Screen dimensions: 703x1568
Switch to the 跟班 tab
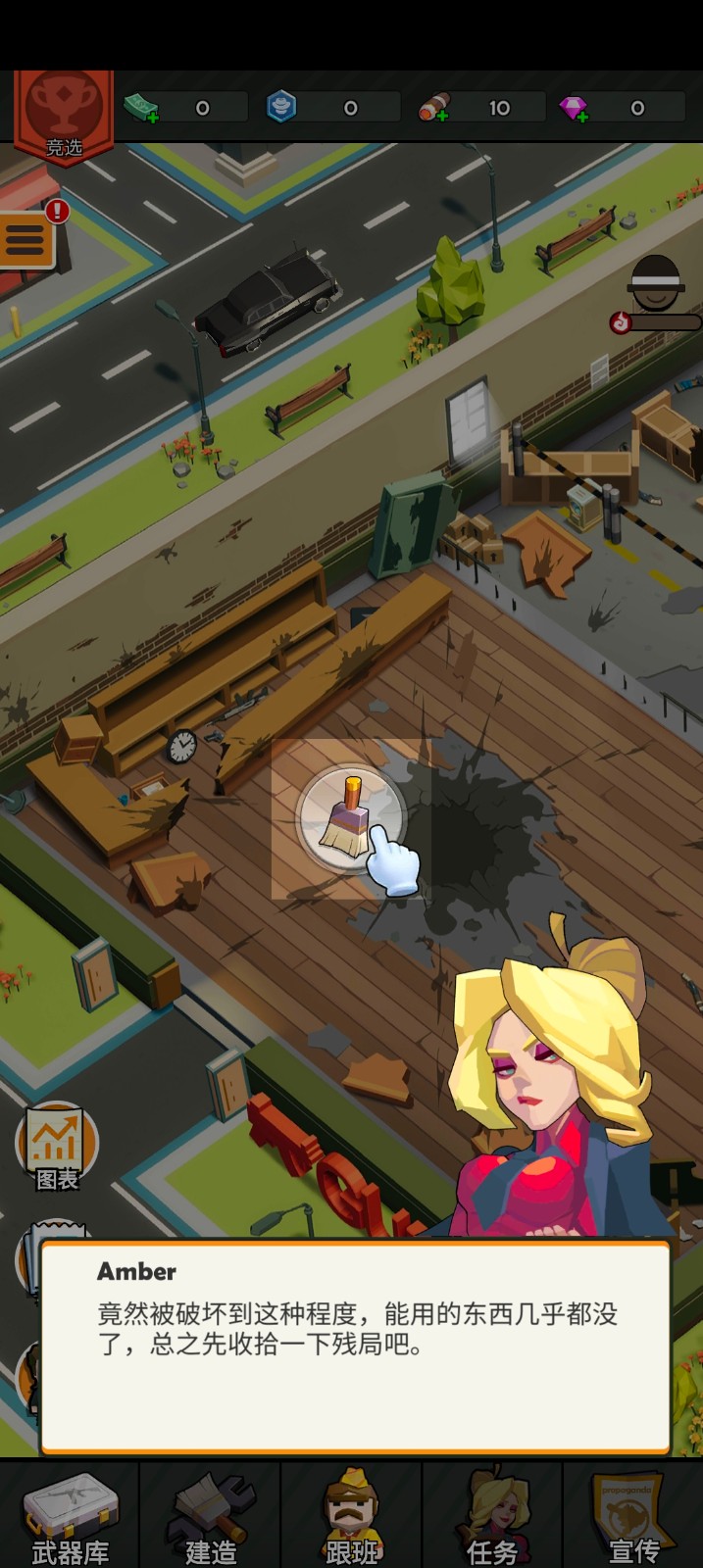point(351,1515)
